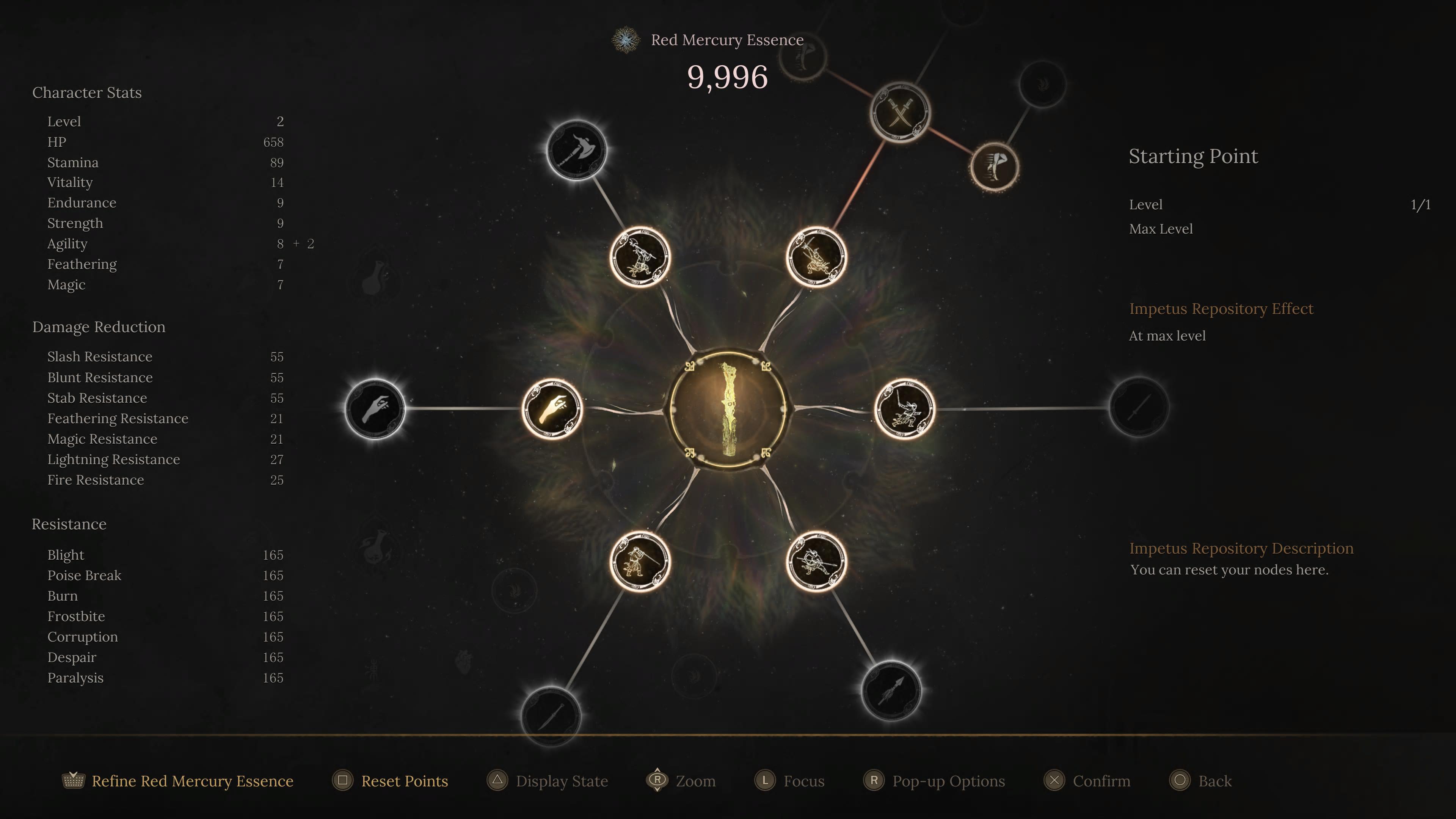Select the one-handed sword warrior node
The height and width of the screenshot is (819, 1456).
click(640, 561)
